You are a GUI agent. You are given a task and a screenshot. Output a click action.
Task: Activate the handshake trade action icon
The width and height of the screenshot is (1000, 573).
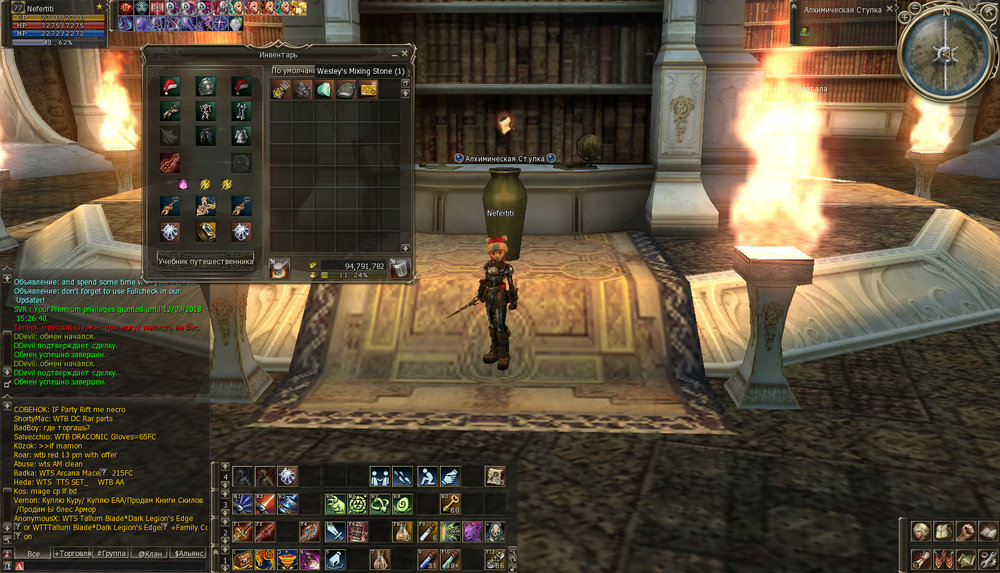point(379,476)
